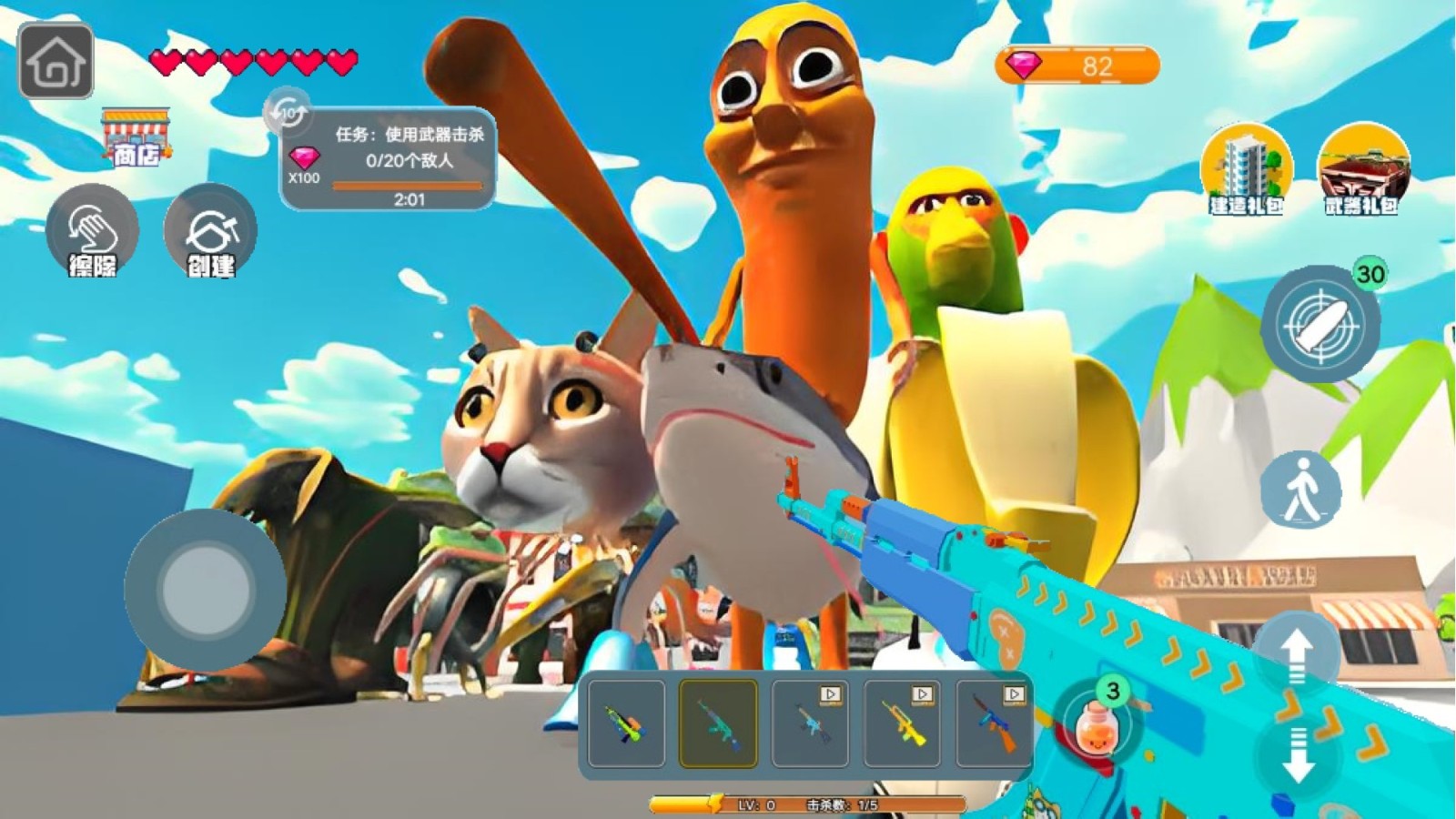1456x819 pixels.
Task: Open the pink gem currency counter
Action: point(1077,66)
